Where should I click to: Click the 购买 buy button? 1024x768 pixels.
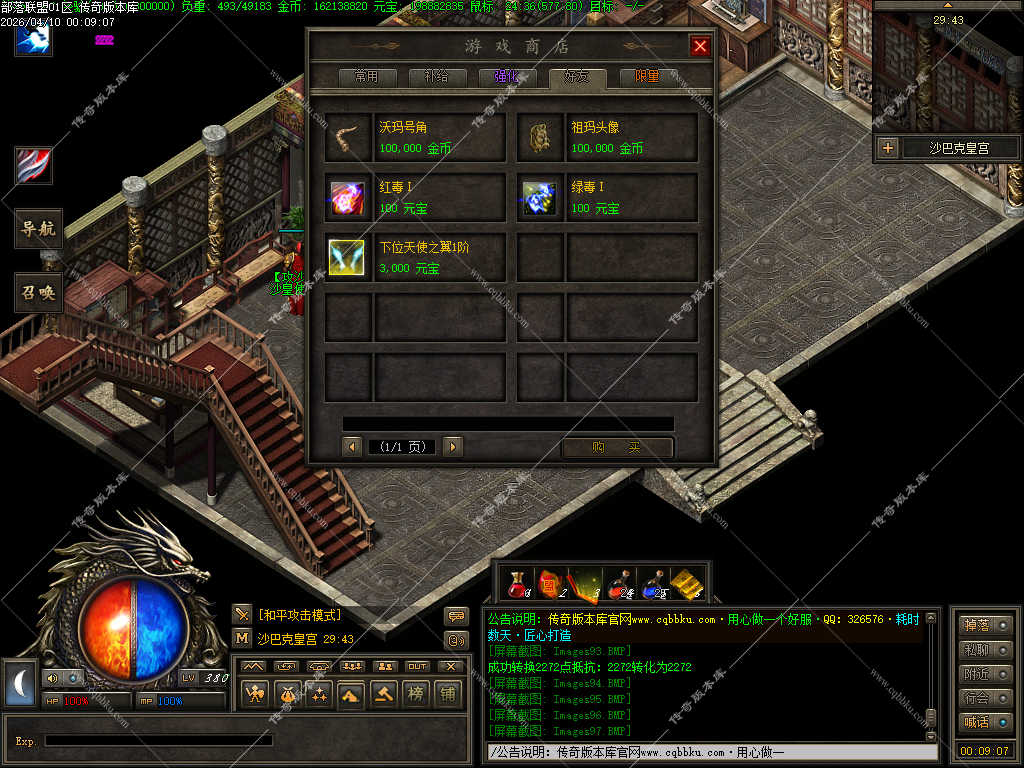click(x=616, y=447)
